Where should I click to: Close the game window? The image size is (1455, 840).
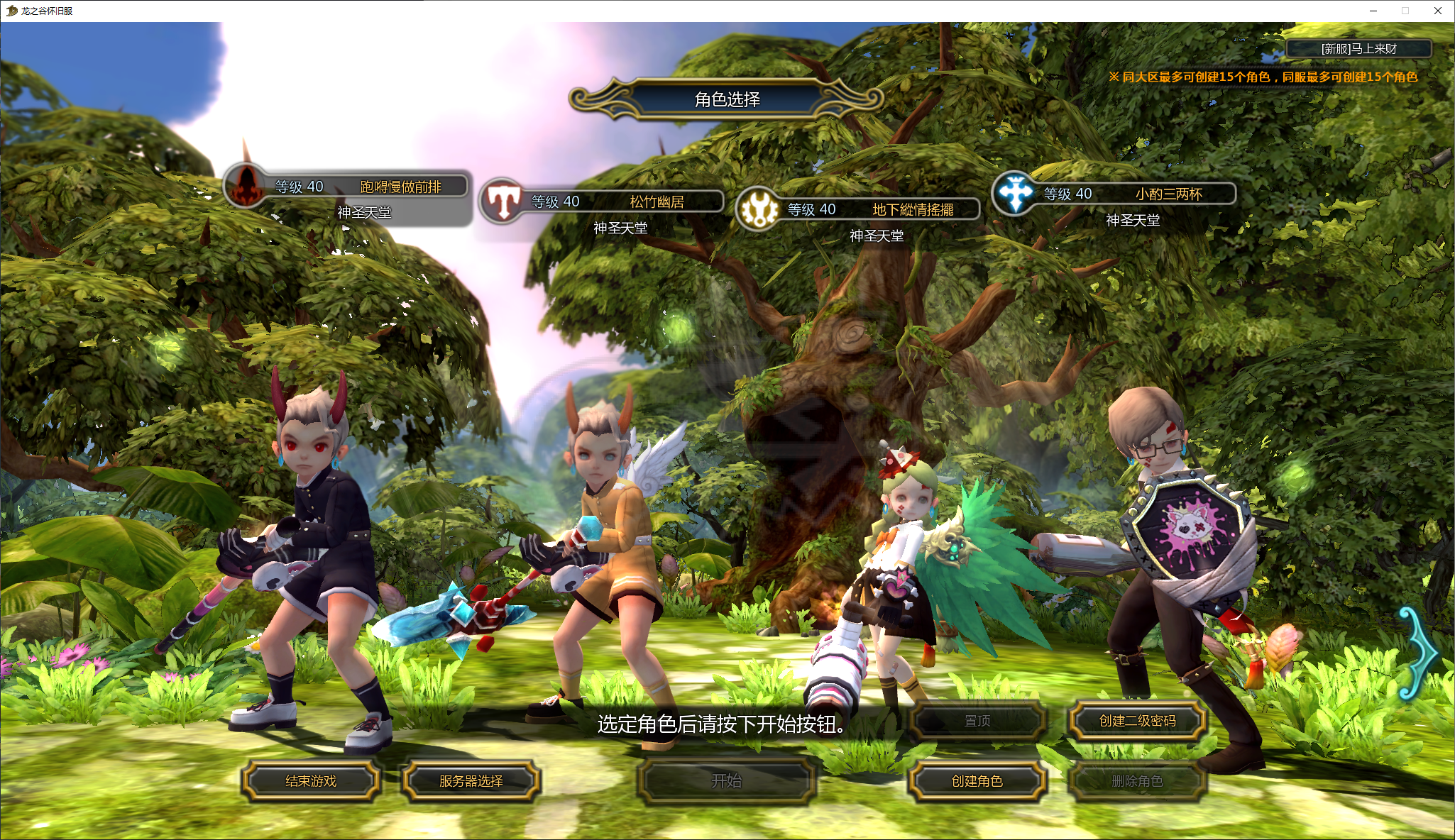pyautogui.click(x=1438, y=11)
